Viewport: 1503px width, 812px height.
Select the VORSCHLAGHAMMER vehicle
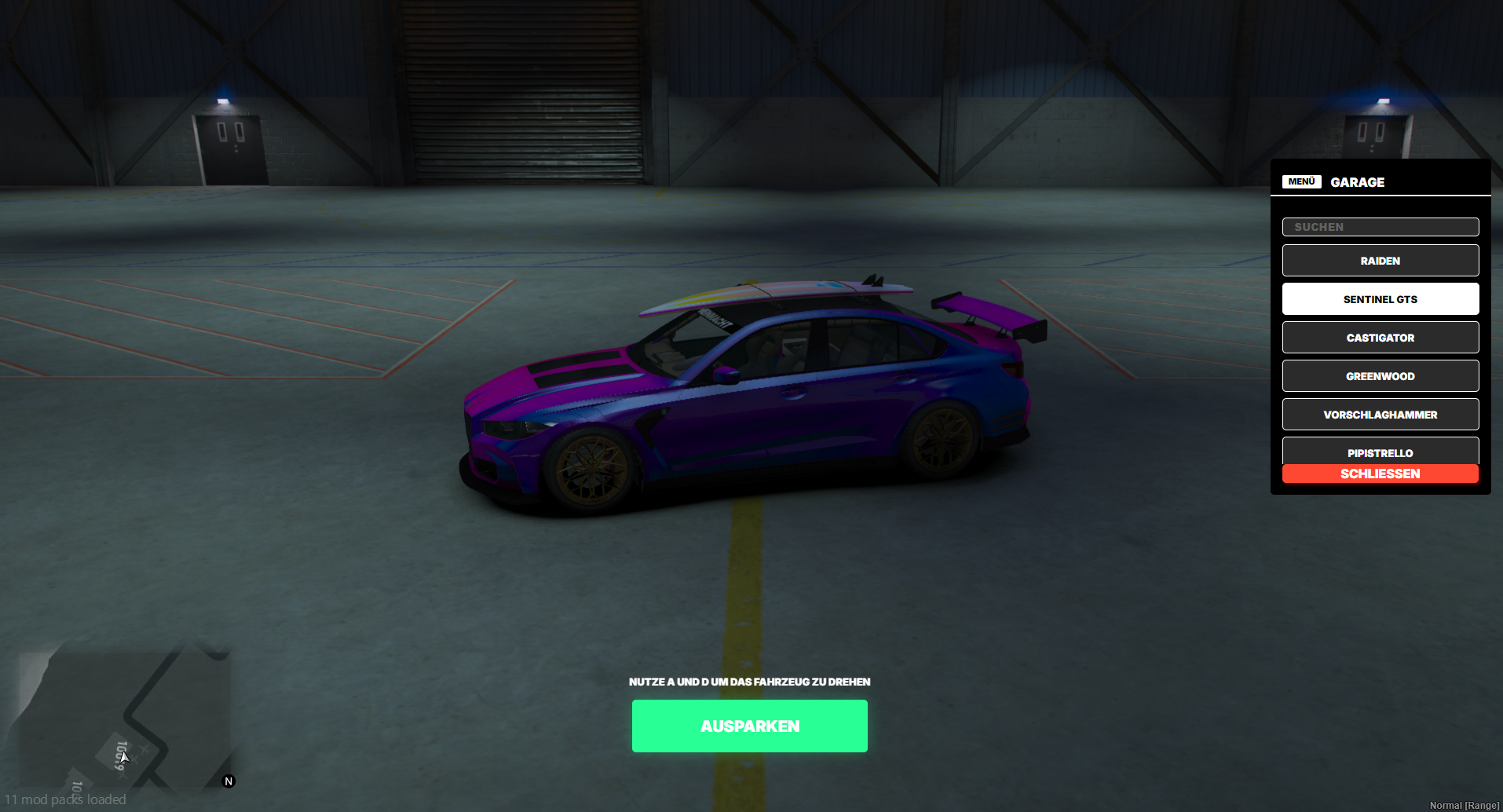pos(1380,414)
